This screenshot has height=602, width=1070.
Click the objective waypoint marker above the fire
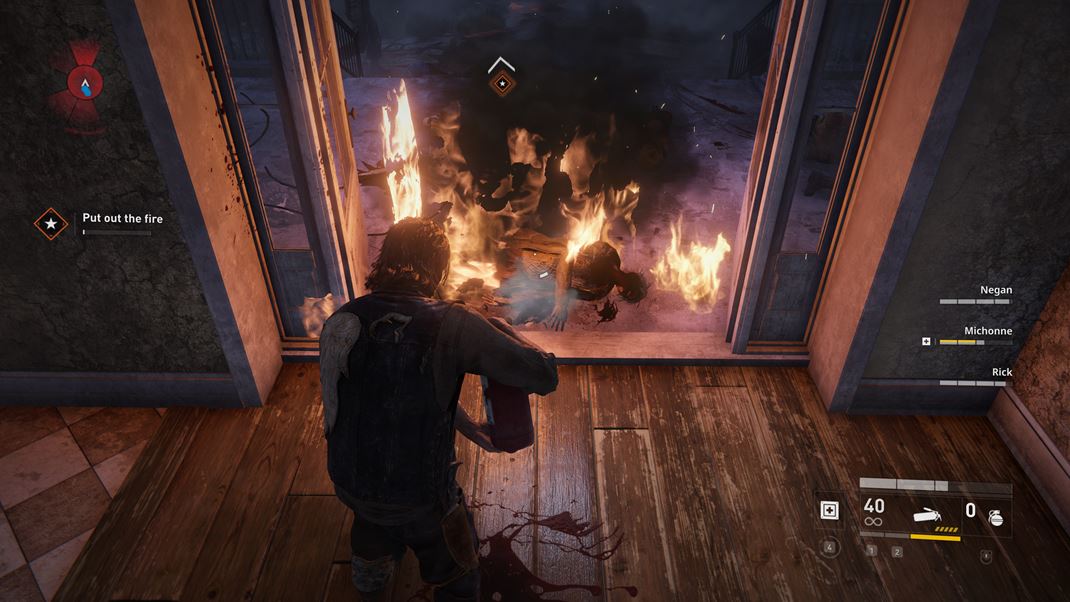click(501, 84)
